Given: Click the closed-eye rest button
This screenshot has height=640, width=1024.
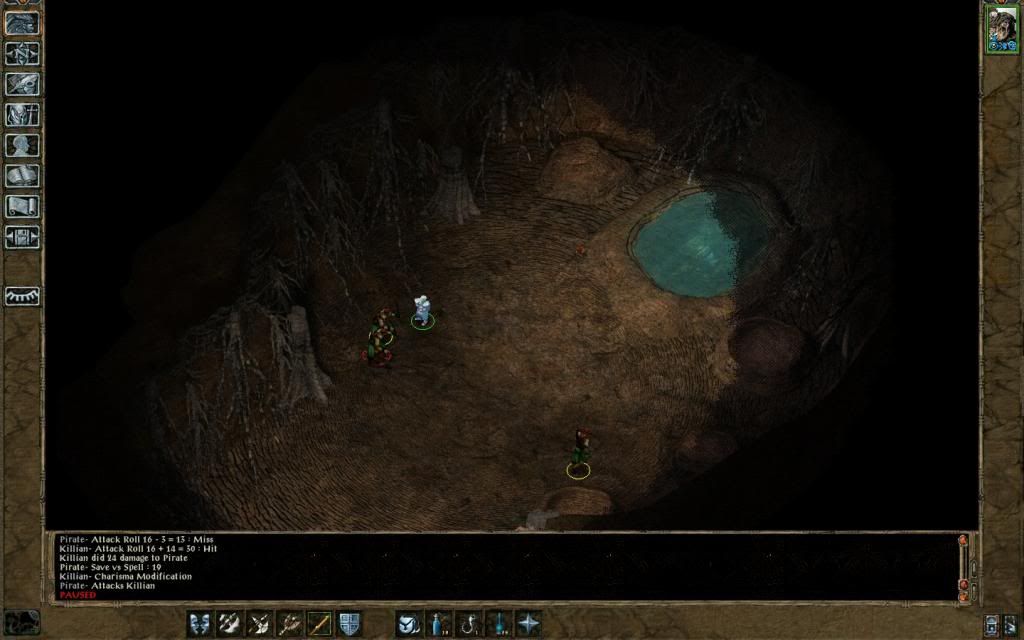Looking at the screenshot, I should (22, 297).
